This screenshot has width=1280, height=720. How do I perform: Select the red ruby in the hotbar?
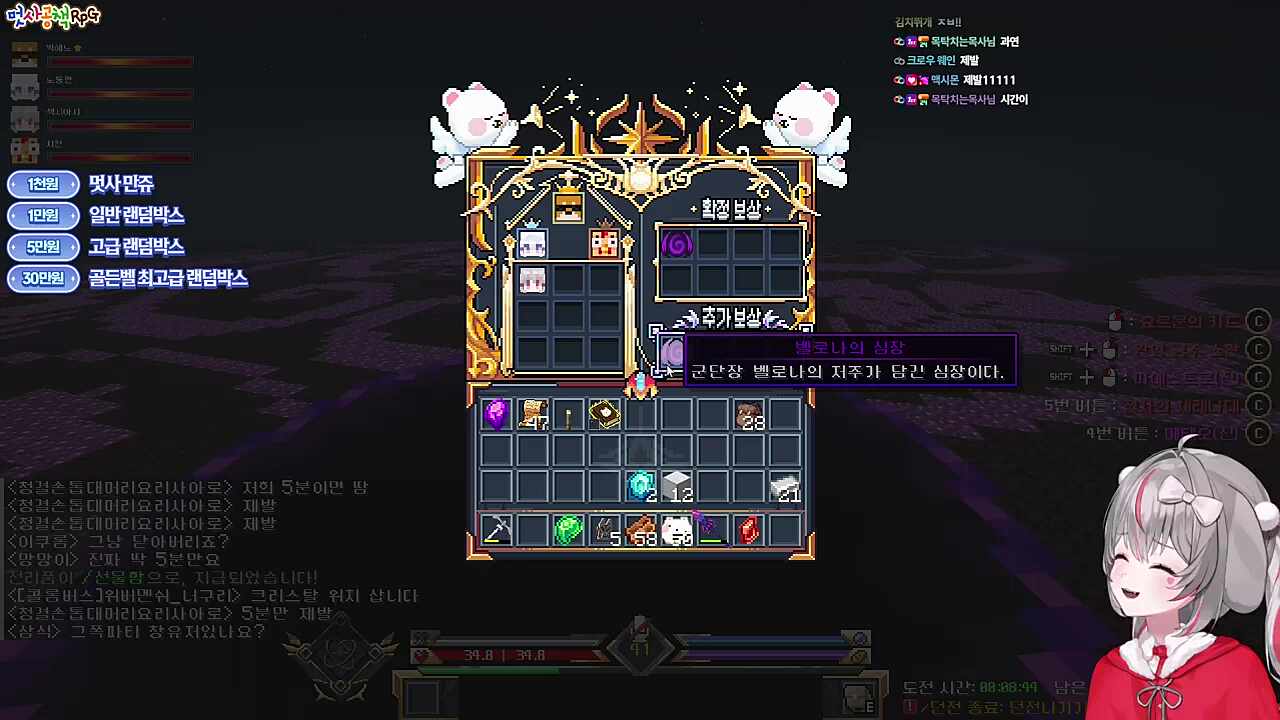coord(748,530)
